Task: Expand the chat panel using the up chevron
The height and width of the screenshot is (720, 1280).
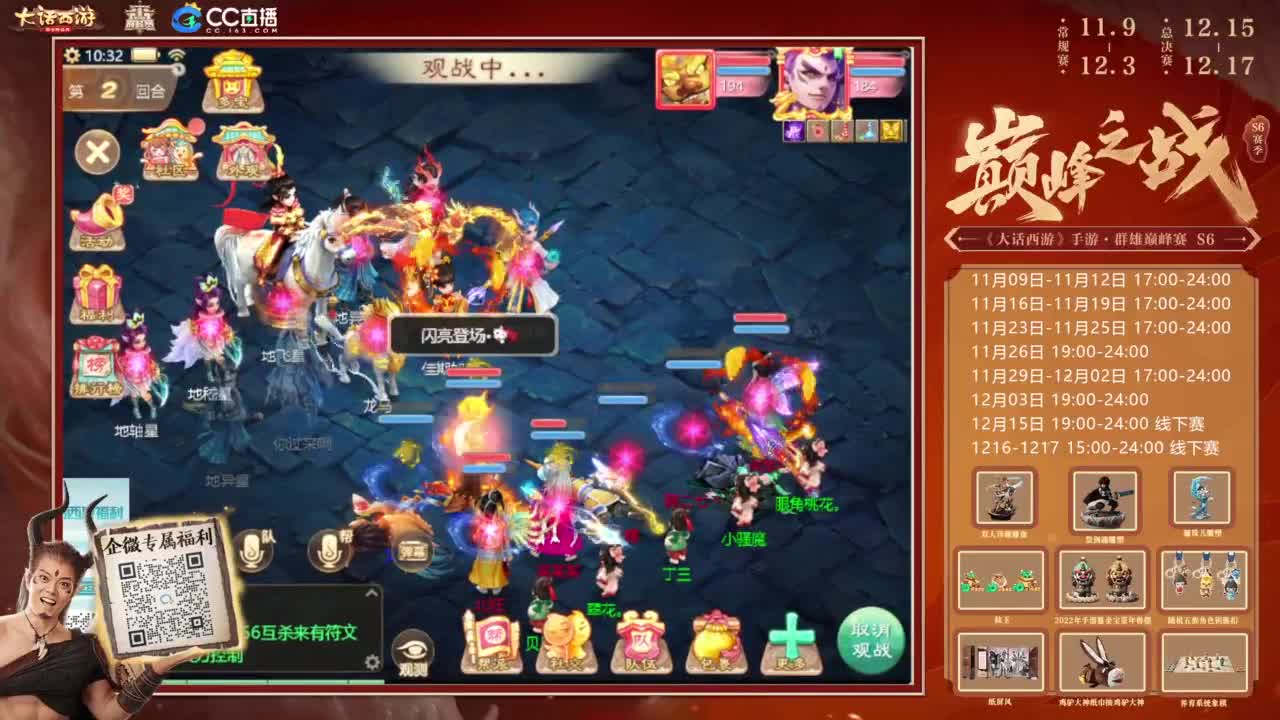Action: pyautogui.click(x=372, y=593)
